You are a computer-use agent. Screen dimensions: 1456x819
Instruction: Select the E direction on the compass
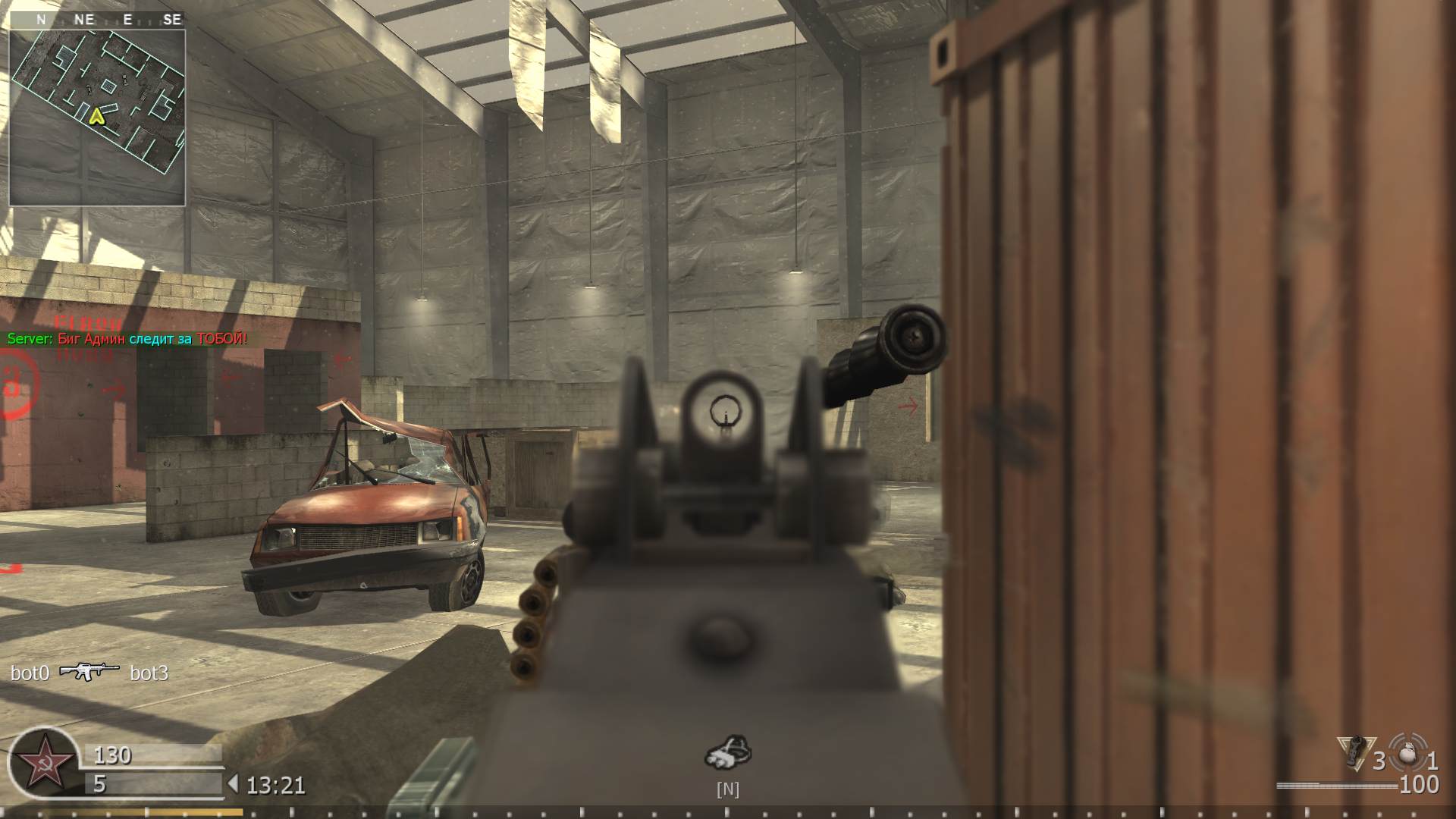click(x=127, y=20)
